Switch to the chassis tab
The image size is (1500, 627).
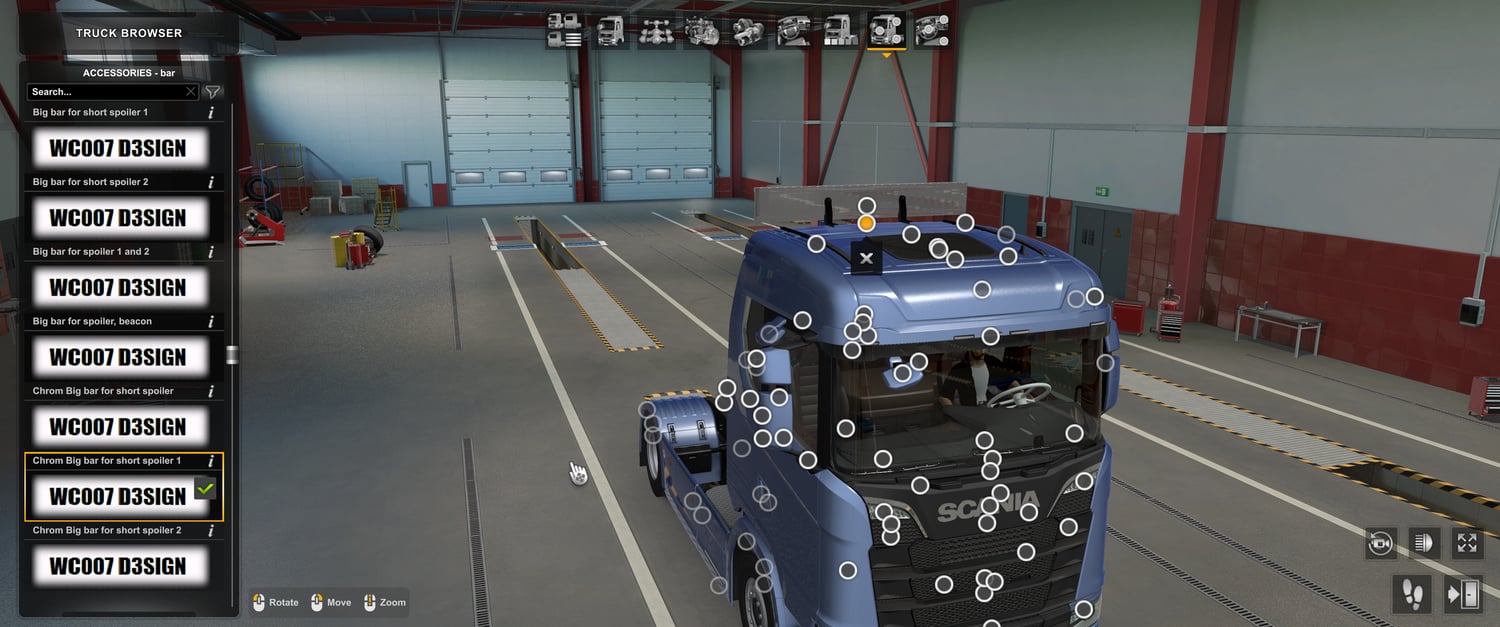tap(657, 32)
